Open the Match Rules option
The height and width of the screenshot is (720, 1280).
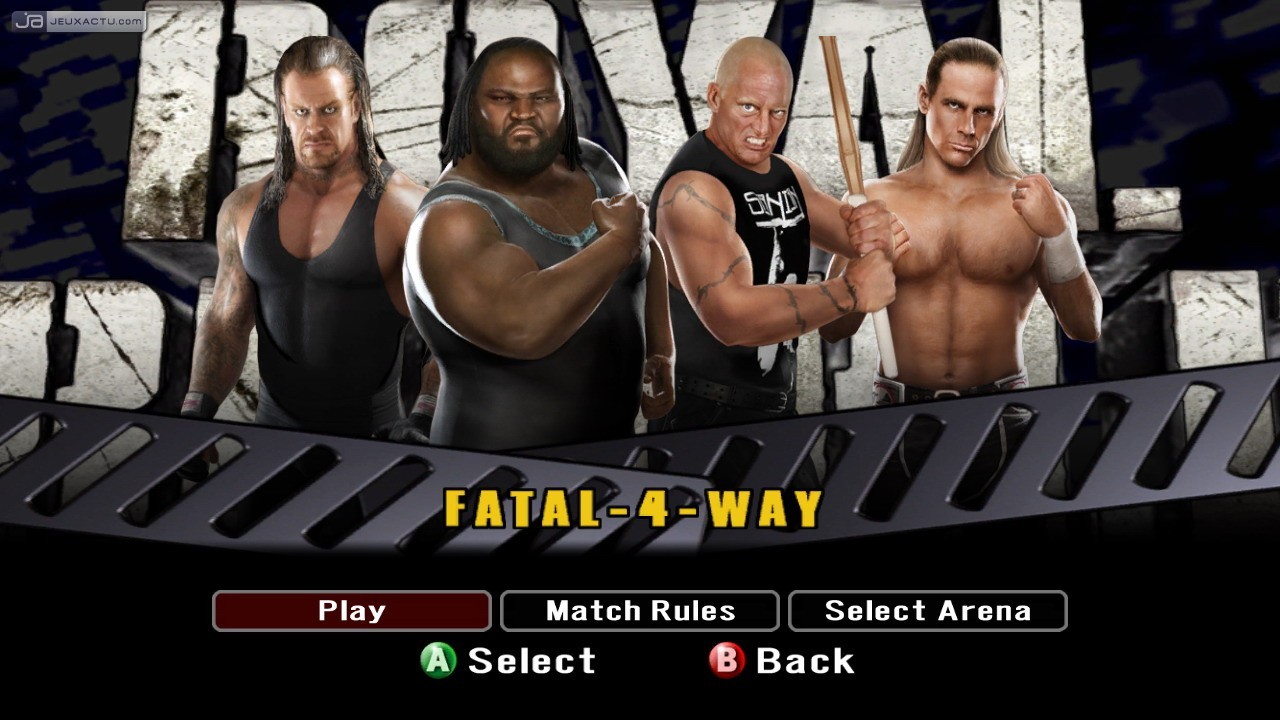pos(640,610)
